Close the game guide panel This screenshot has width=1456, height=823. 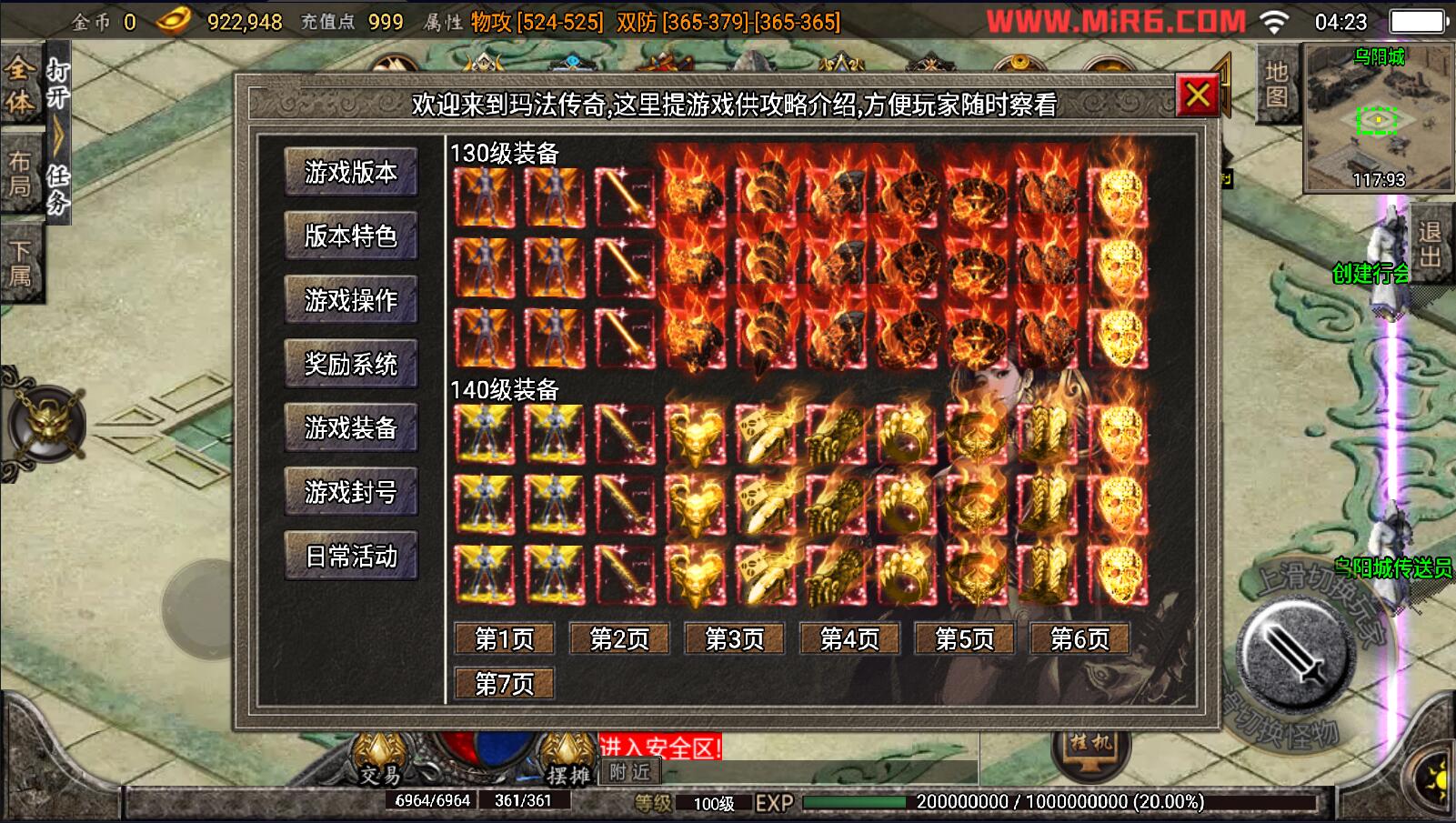(1197, 95)
